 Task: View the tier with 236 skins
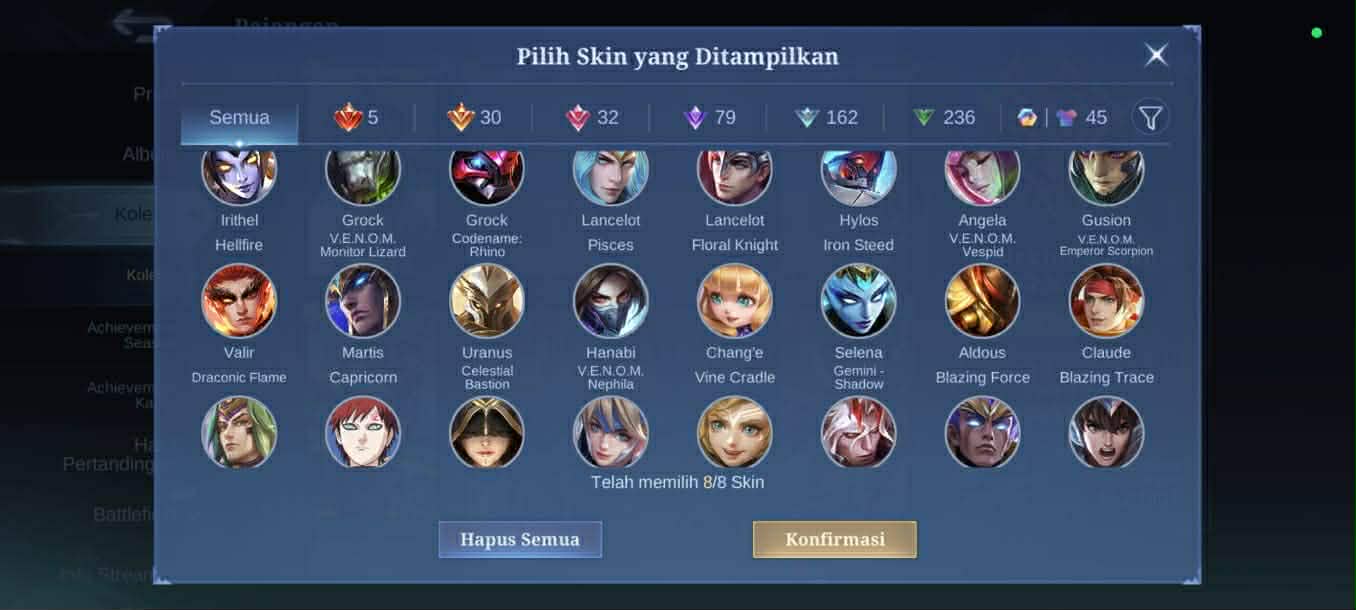tap(943, 118)
